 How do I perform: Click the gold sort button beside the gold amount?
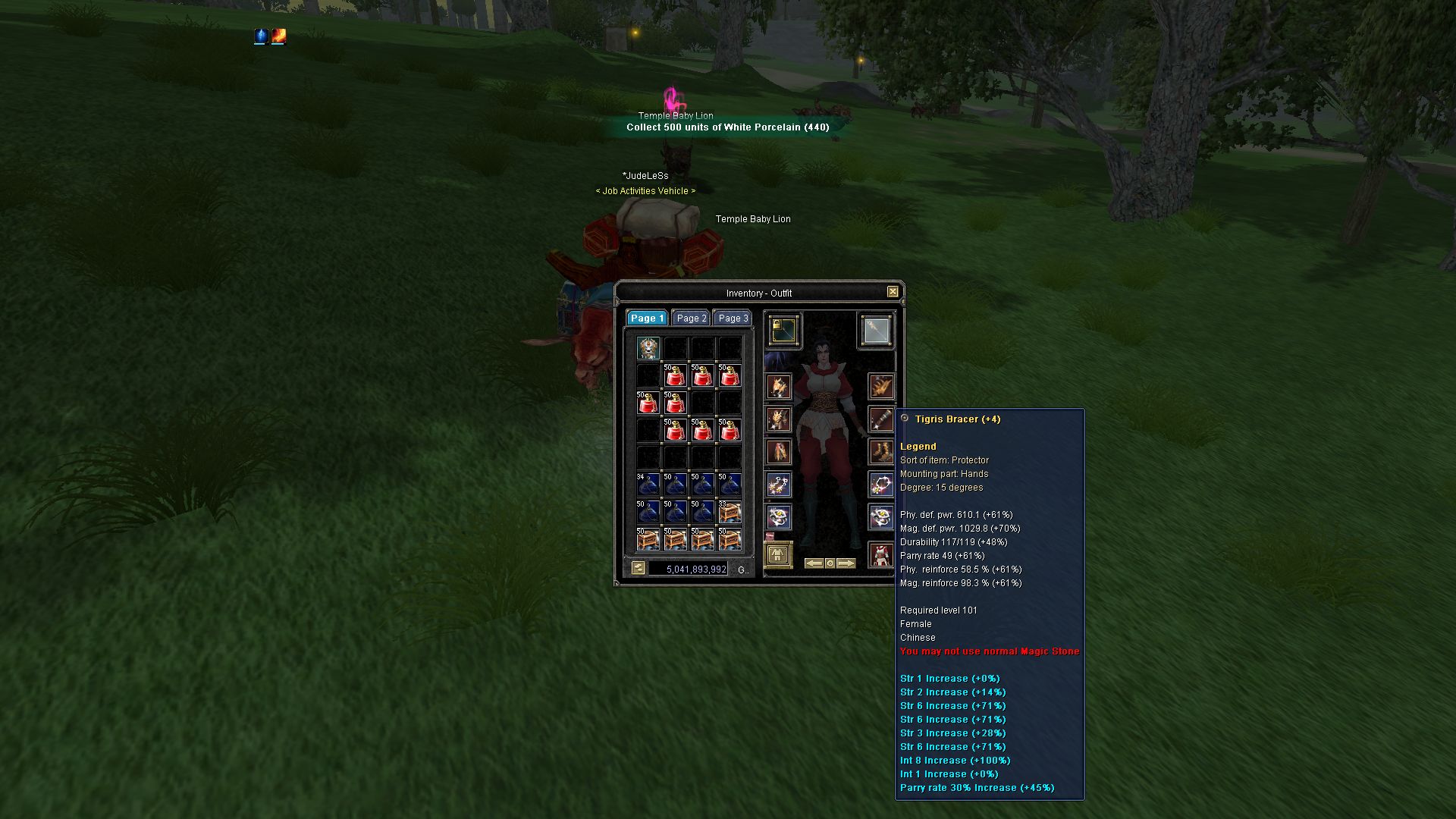[639, 568]
